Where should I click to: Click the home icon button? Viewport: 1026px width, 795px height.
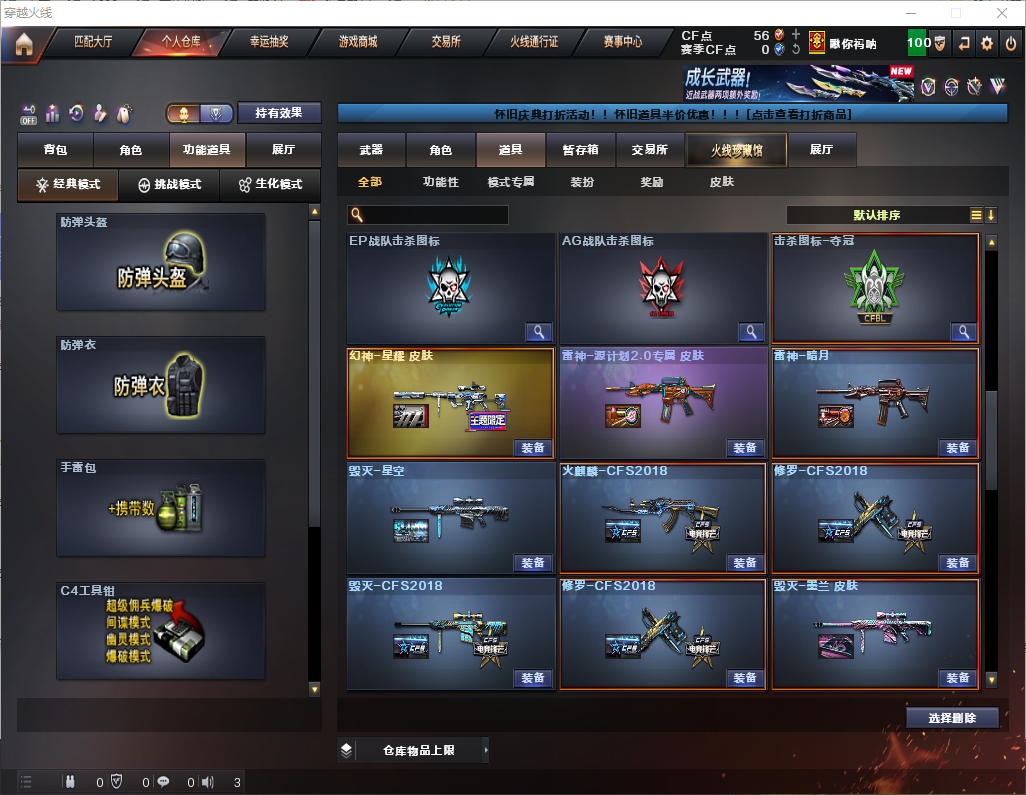coord(24,44)
